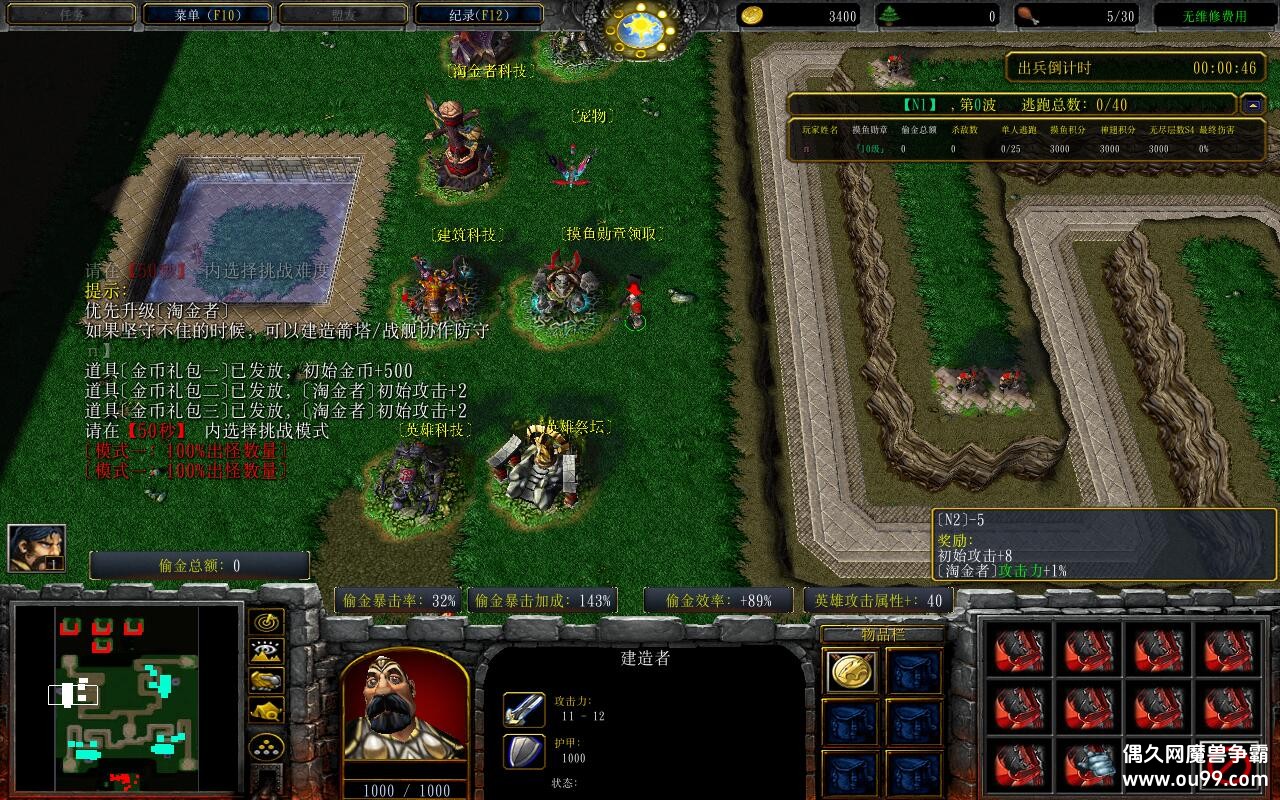Open the 盟友 allies menu

342,15
